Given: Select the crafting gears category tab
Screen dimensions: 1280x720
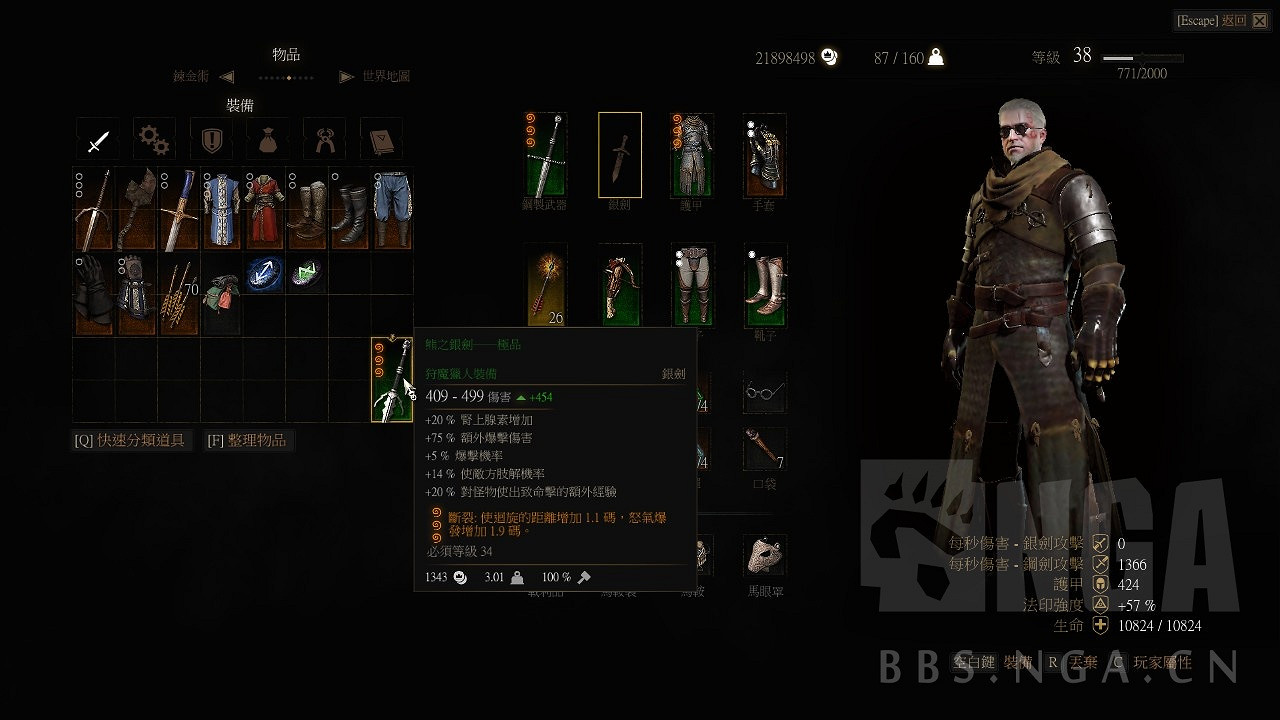Looking at the screenshot, I should coord(153,138).
